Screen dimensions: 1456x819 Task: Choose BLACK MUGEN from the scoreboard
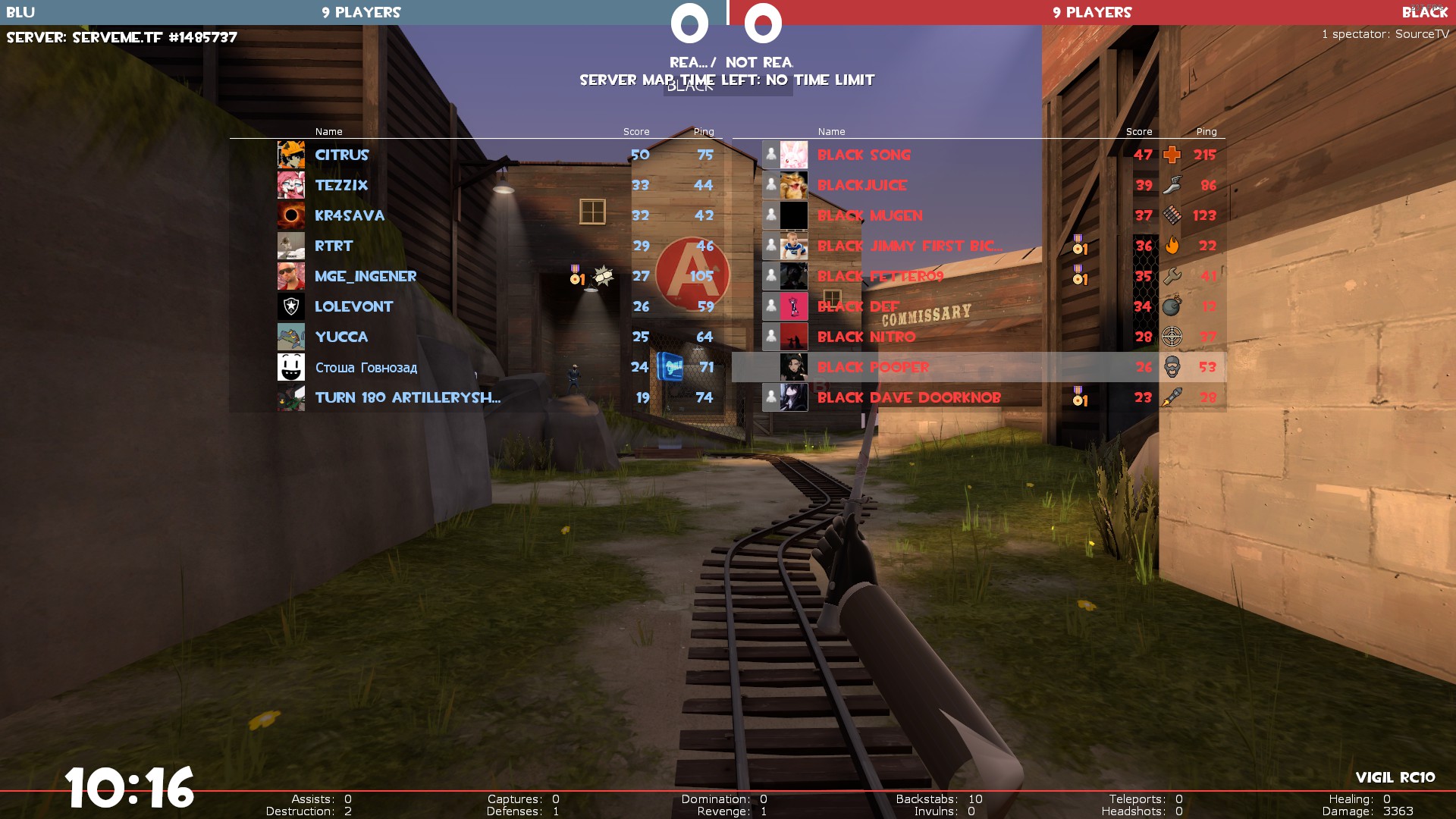pos(870,215)
